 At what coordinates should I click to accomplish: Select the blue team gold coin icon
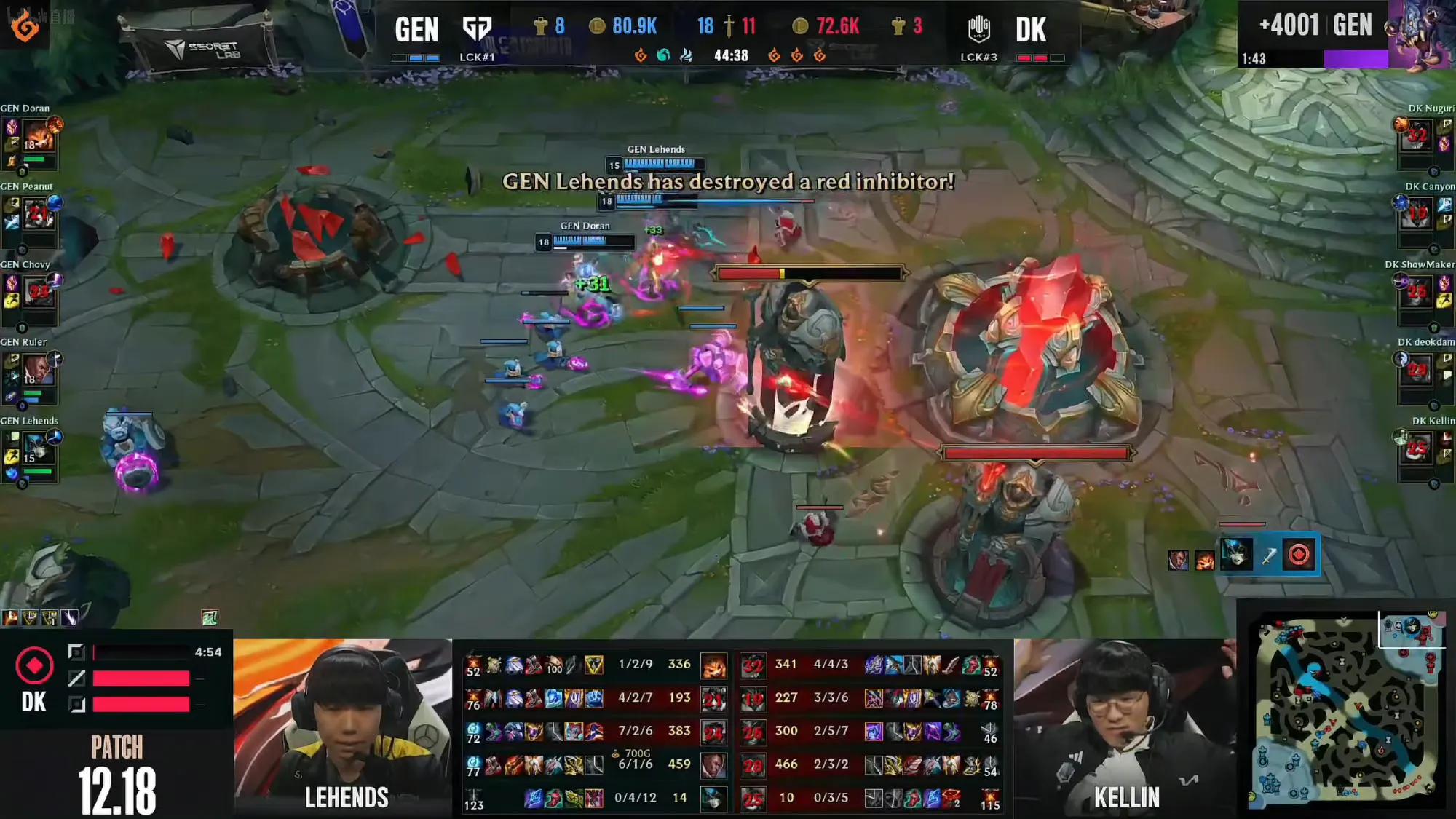tap(598, 27)
